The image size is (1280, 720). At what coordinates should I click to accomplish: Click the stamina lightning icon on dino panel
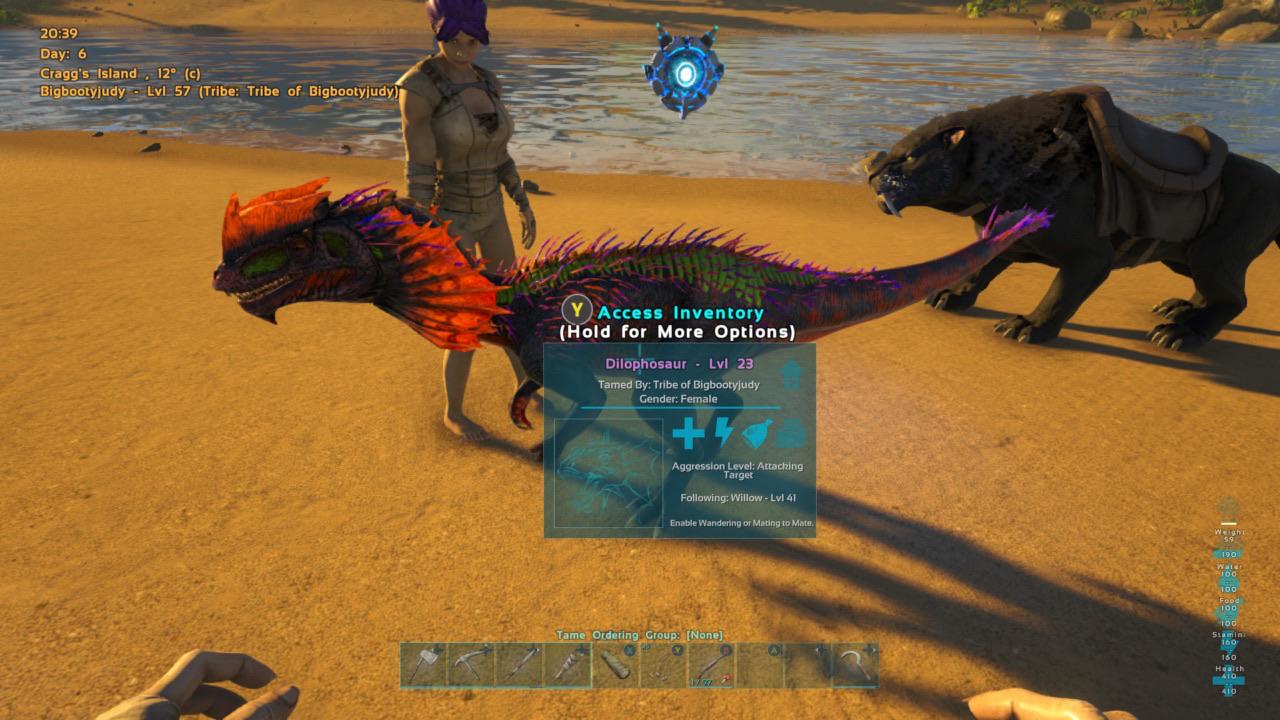(722, 435)
